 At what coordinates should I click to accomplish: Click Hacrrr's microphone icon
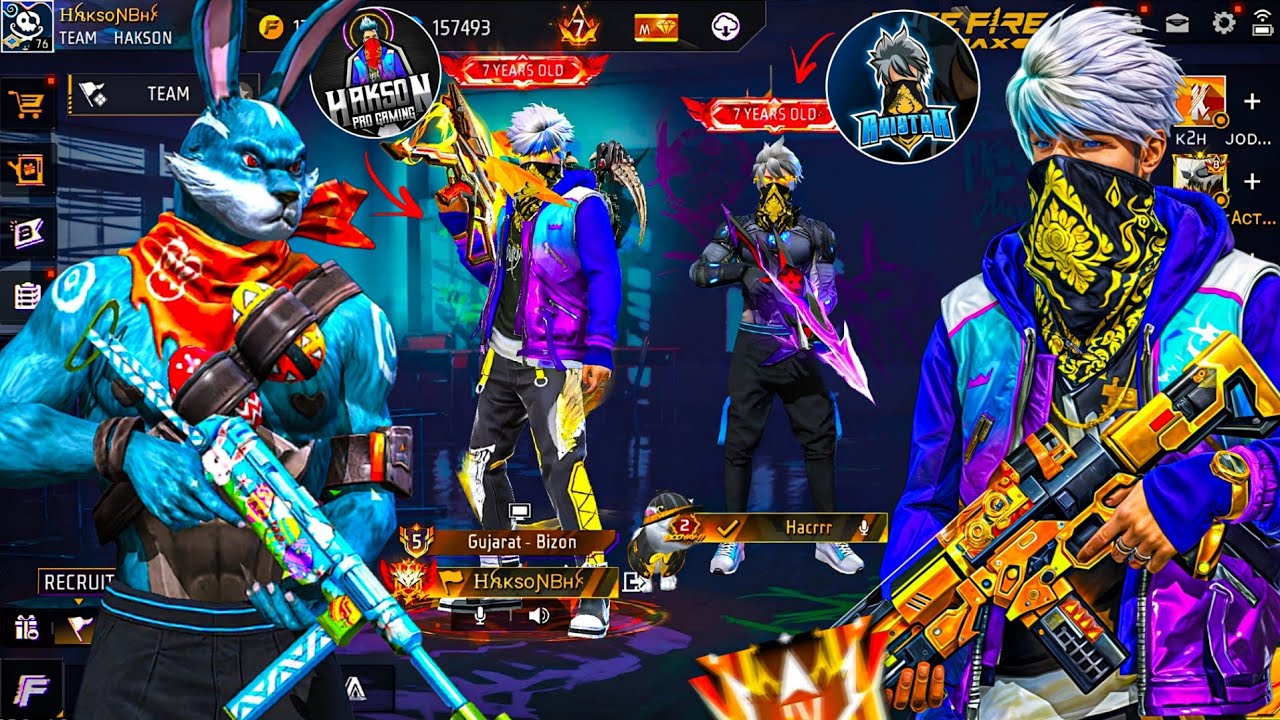pos(866,527)
